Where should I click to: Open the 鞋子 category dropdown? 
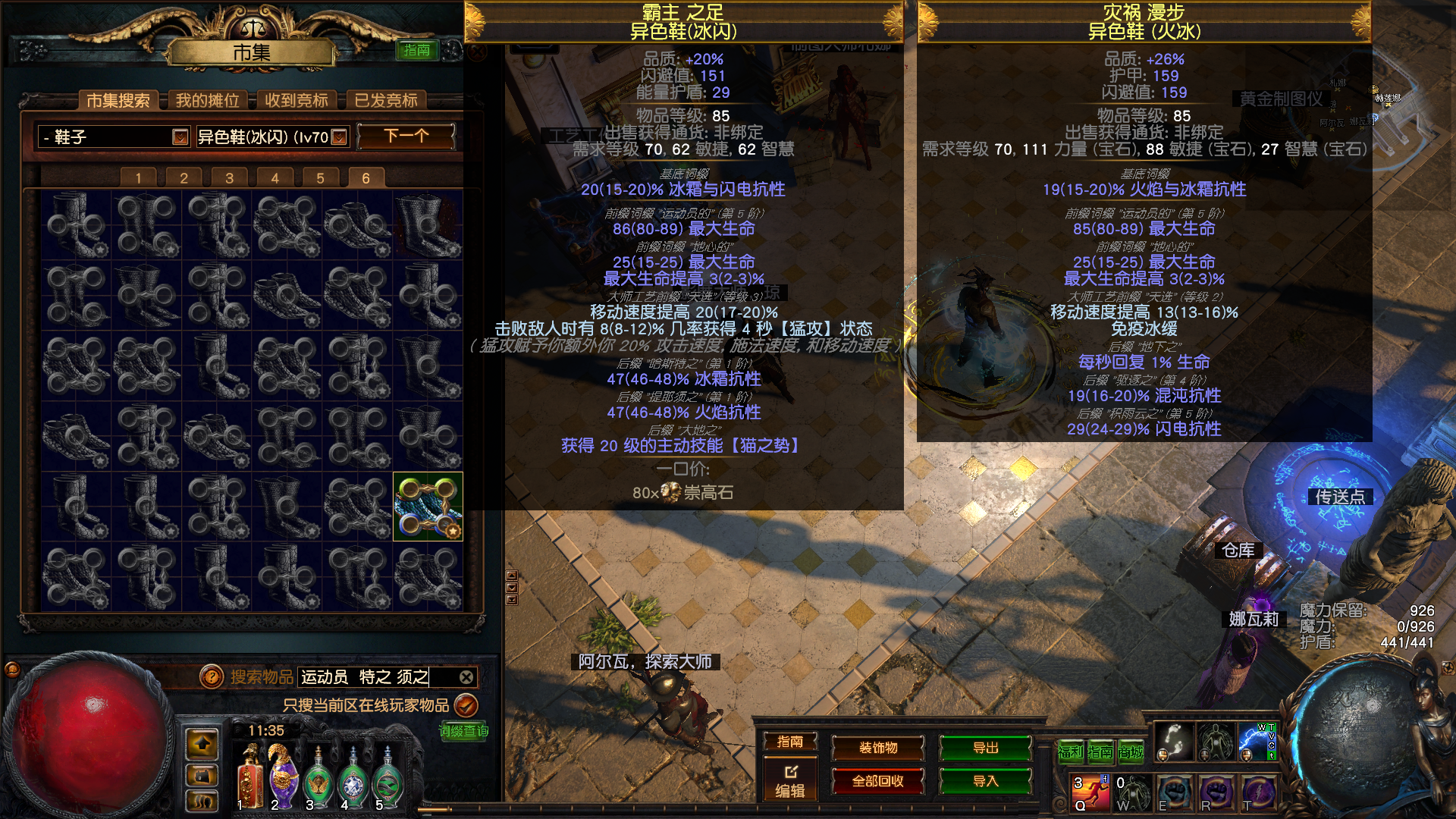(x=180, y=136)
